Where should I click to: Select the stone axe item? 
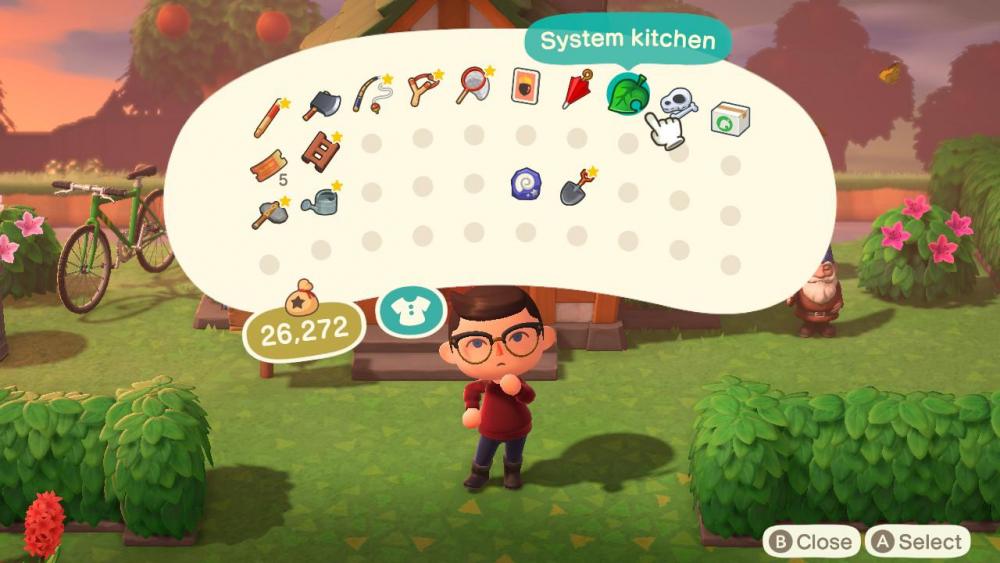(270, 212)
